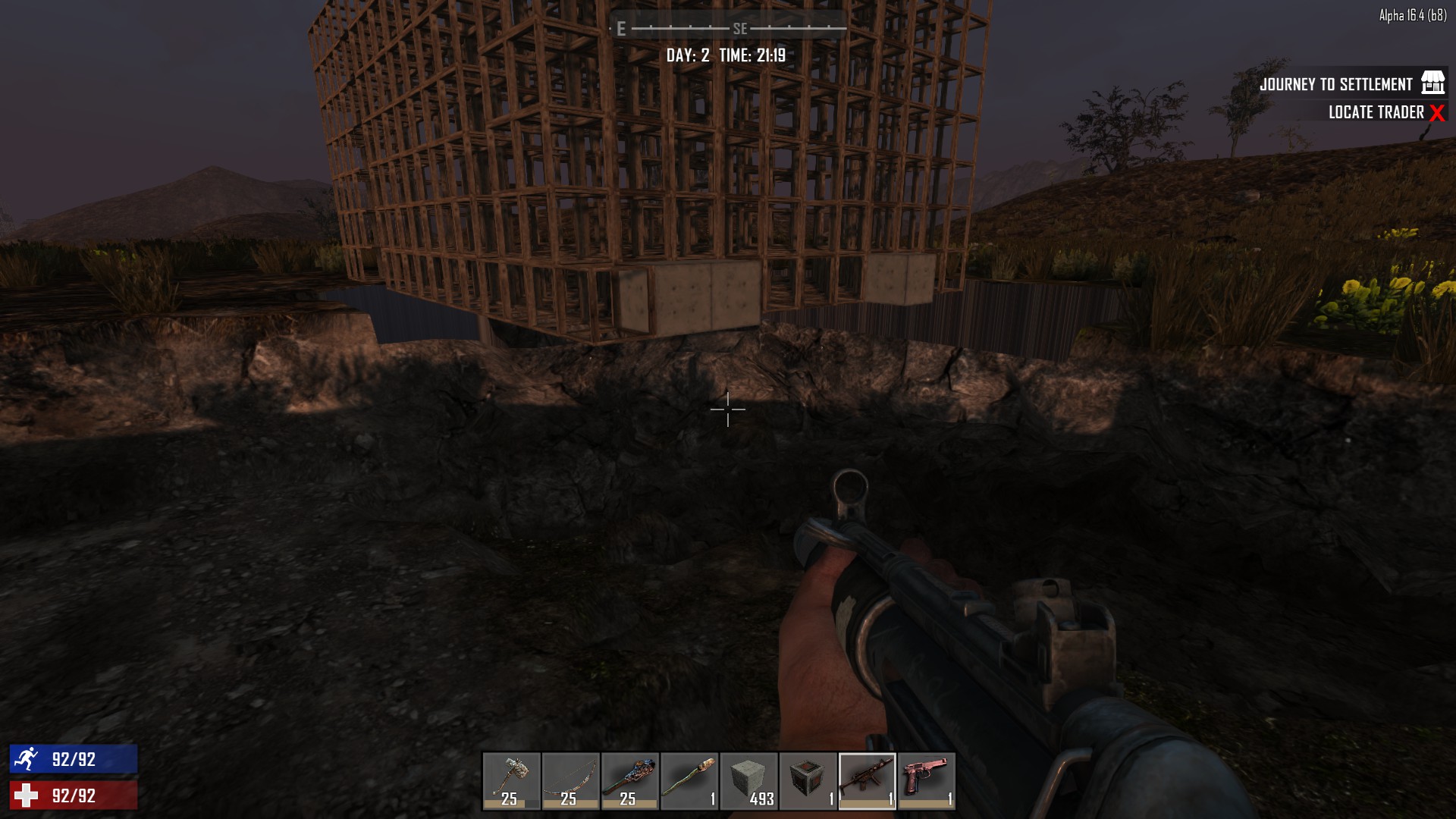Viewport: 1456px width, 819px height.
Task: Click the trader shop icon beside the quest
Action: (x=1432, y=83)
